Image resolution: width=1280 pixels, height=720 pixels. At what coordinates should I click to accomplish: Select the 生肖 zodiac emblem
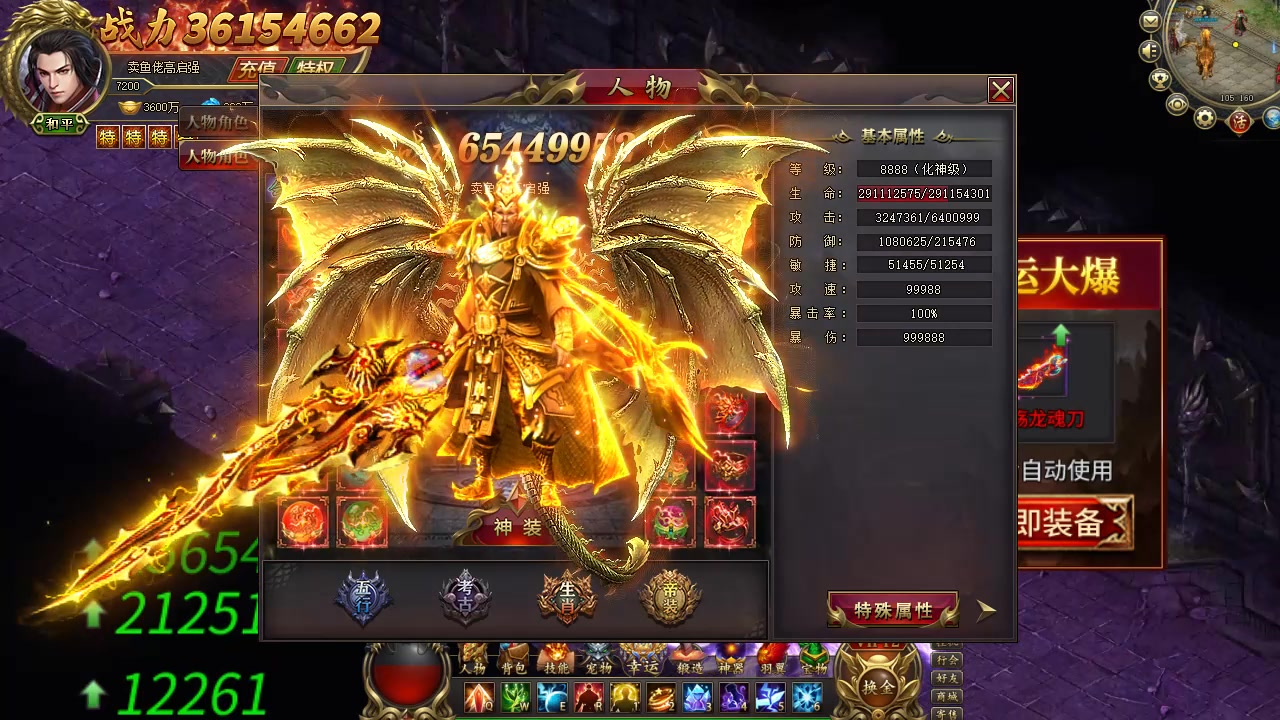point(567,598)
